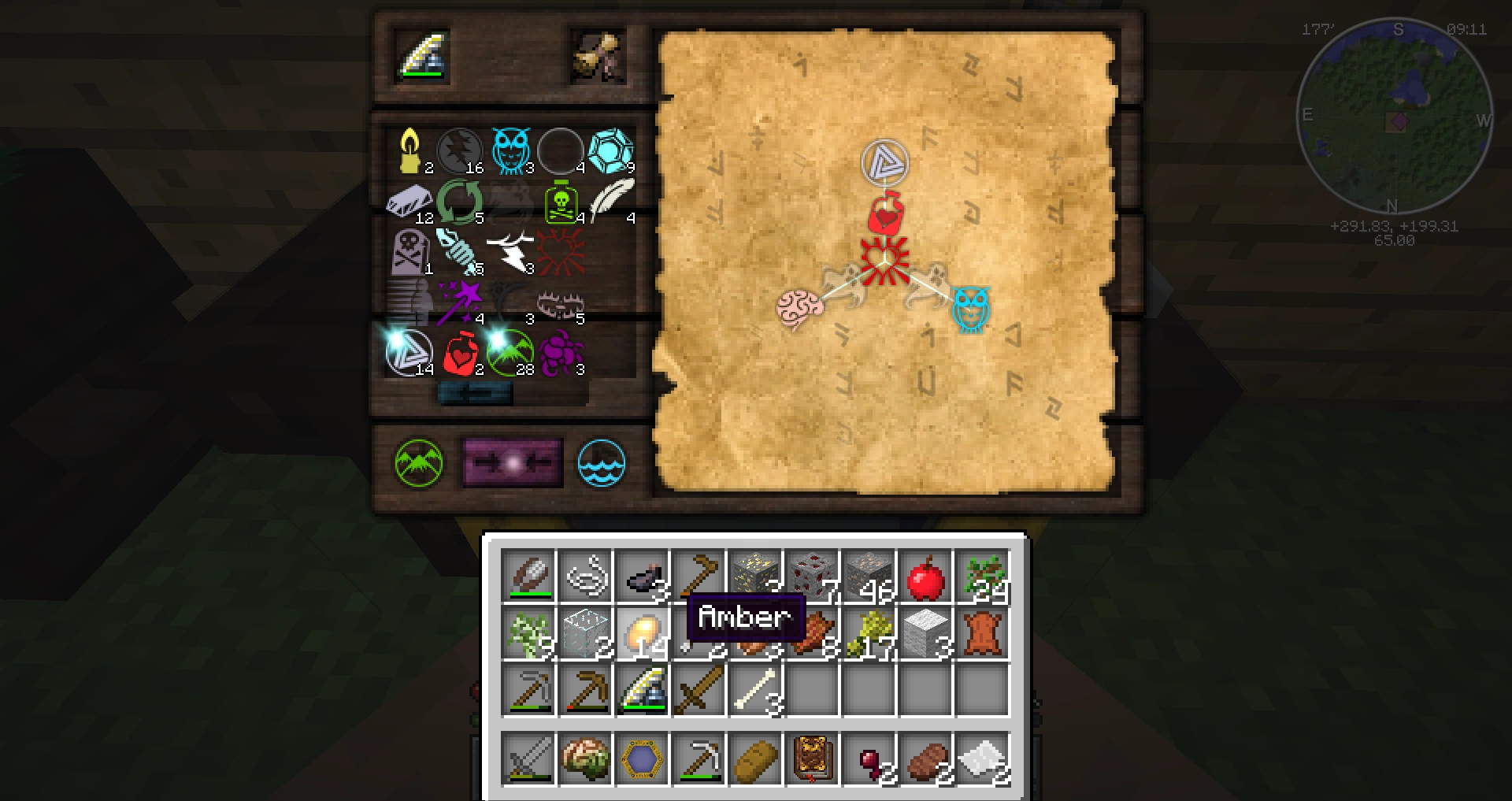This screenshot has width=1512, height=801.
Task: Select the bread in the hotbar
Action: 755,760
